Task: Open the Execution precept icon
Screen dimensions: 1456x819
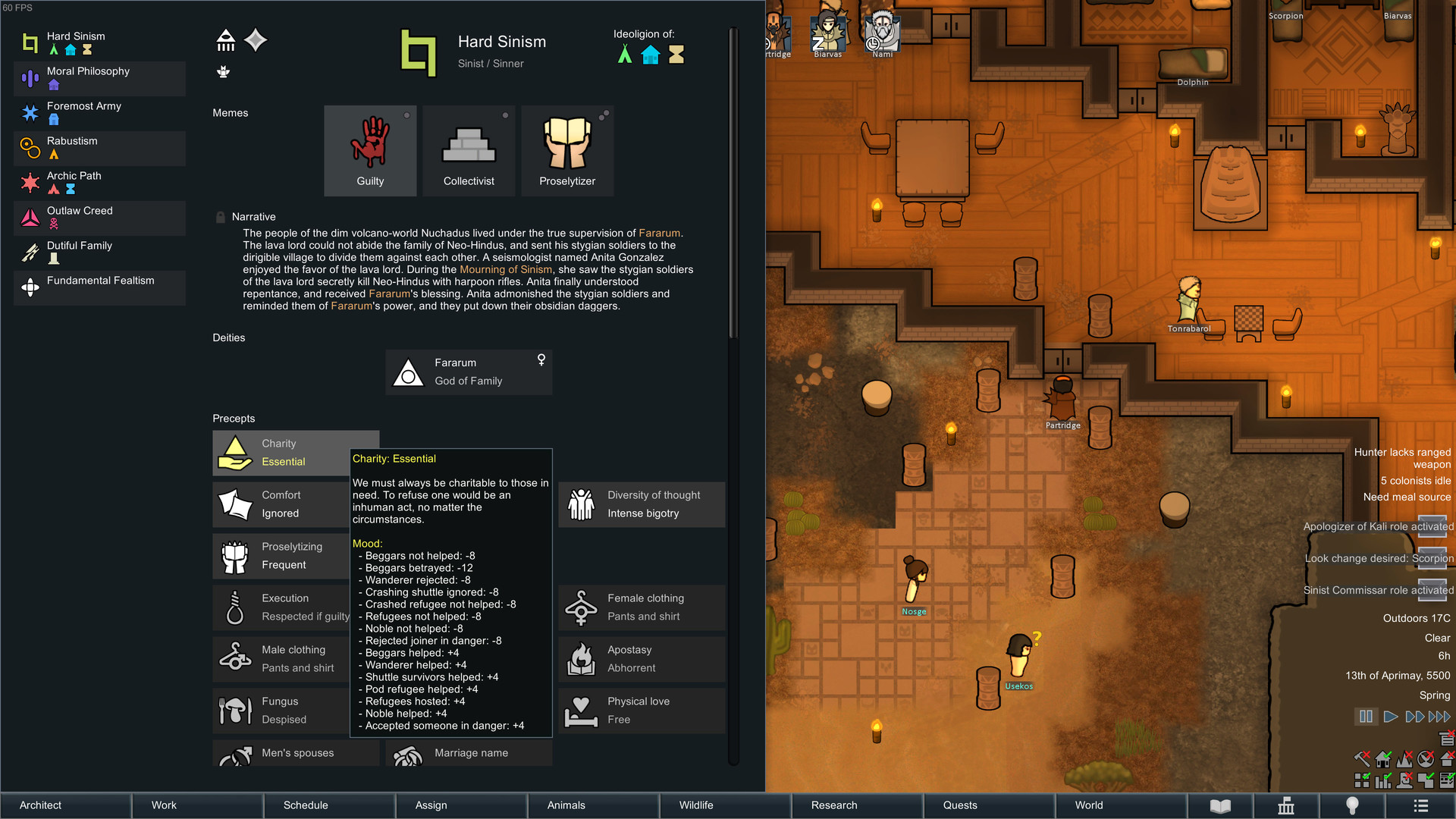Action: [234, 607]
